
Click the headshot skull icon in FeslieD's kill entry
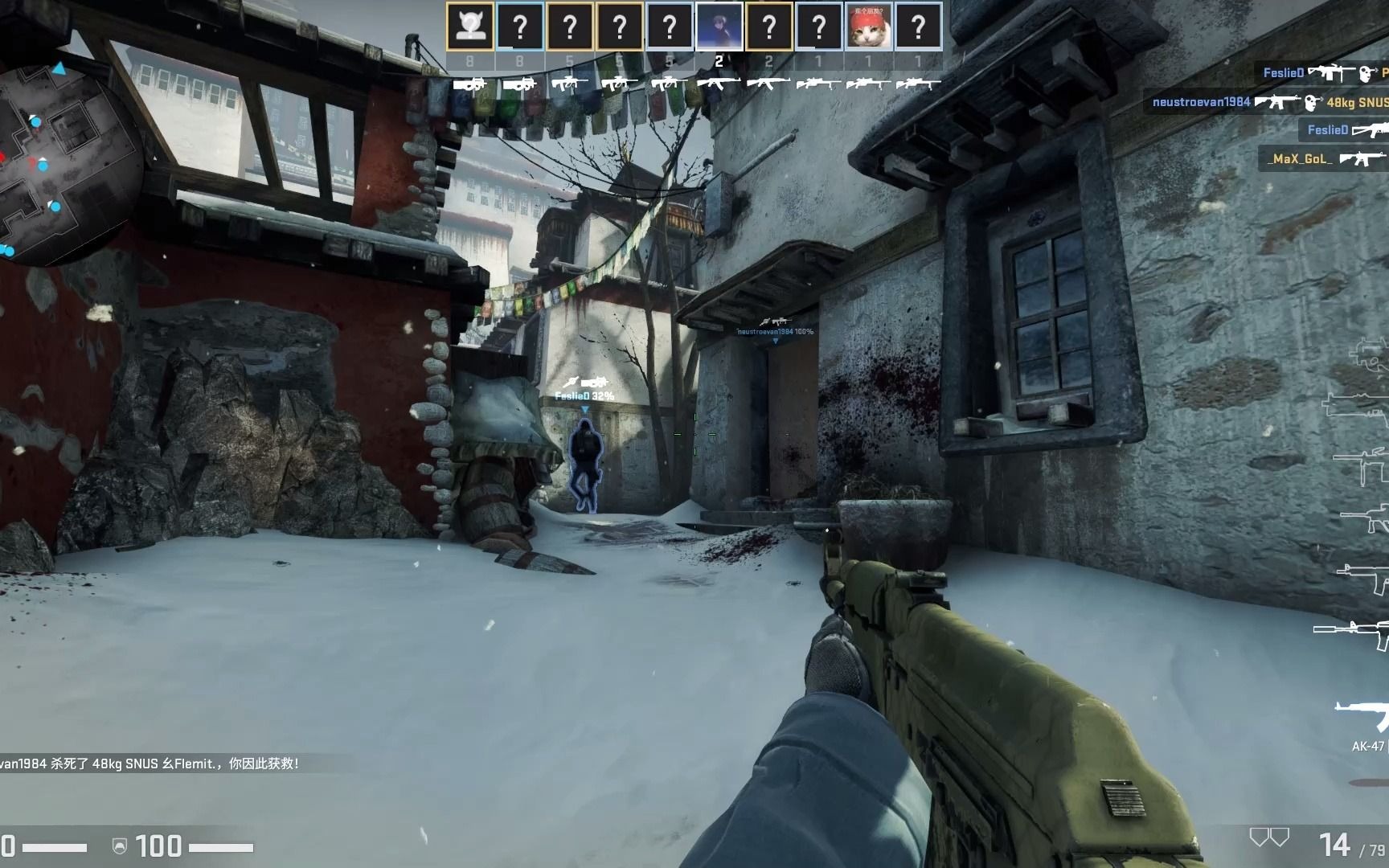[x=1365, y=73]
